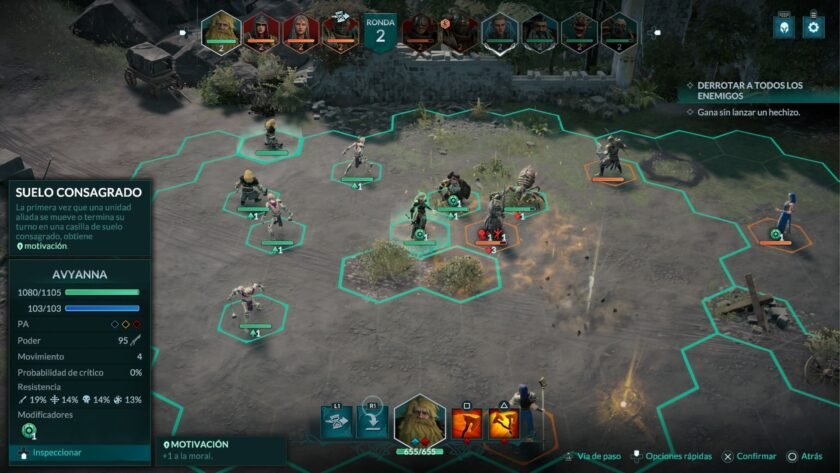The width and height of the screenshot is (840, 473).
Task: Use the downward arrow defend action
Action: 371,423
